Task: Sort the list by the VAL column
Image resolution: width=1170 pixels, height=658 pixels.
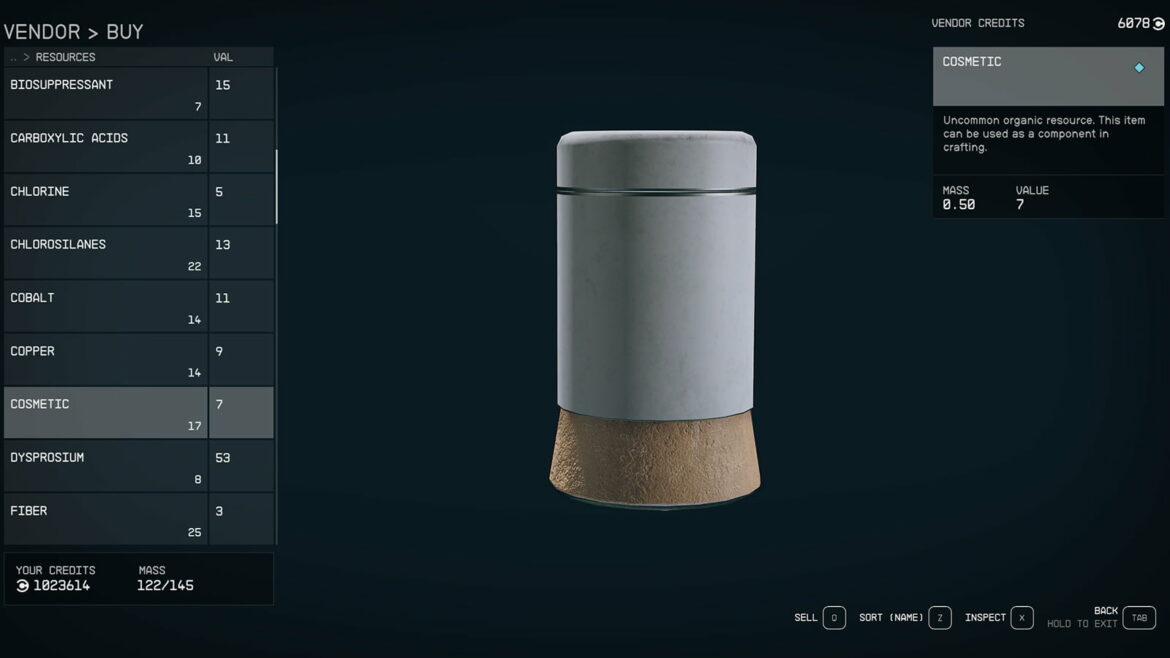Action: [x=223, y=58]
